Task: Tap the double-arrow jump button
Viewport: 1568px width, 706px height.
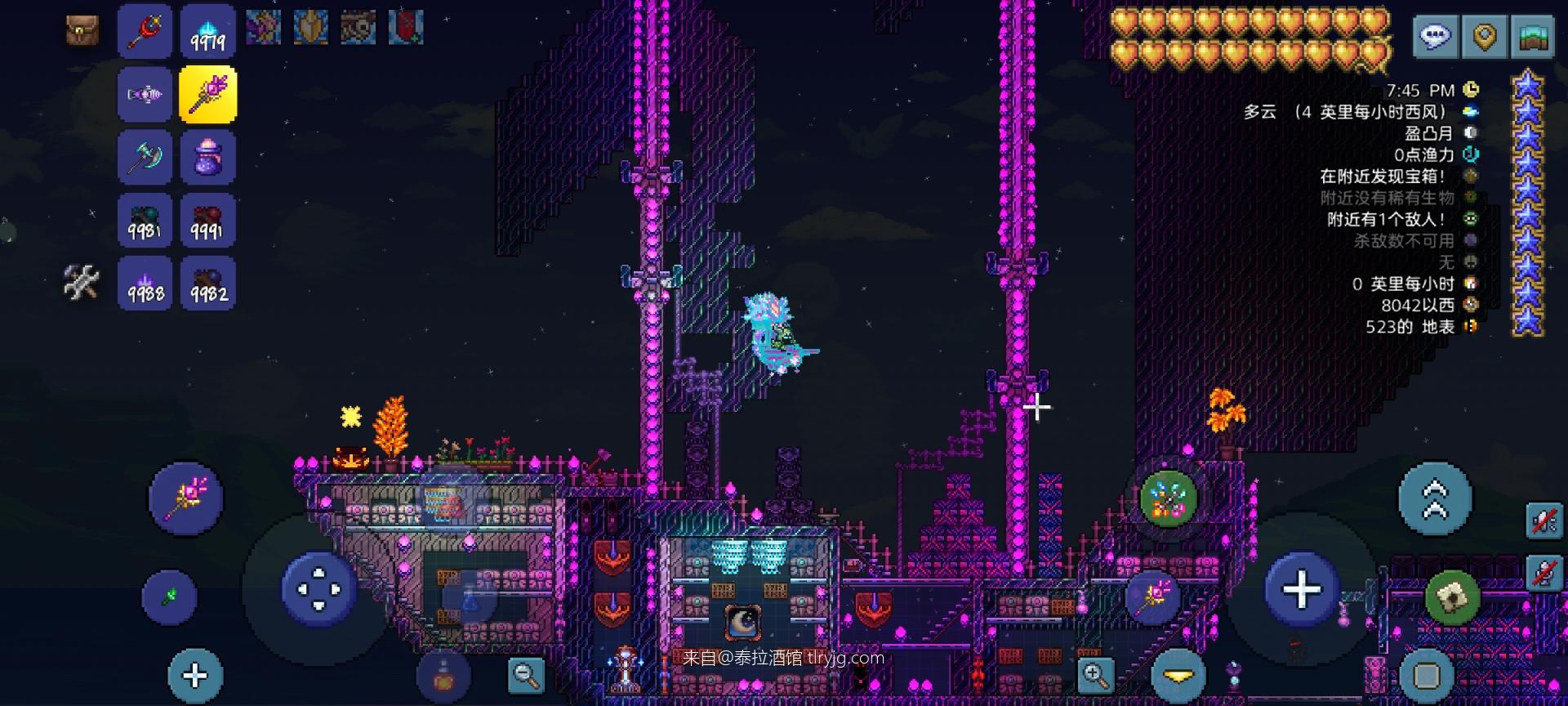Action: pos(1435,498)
